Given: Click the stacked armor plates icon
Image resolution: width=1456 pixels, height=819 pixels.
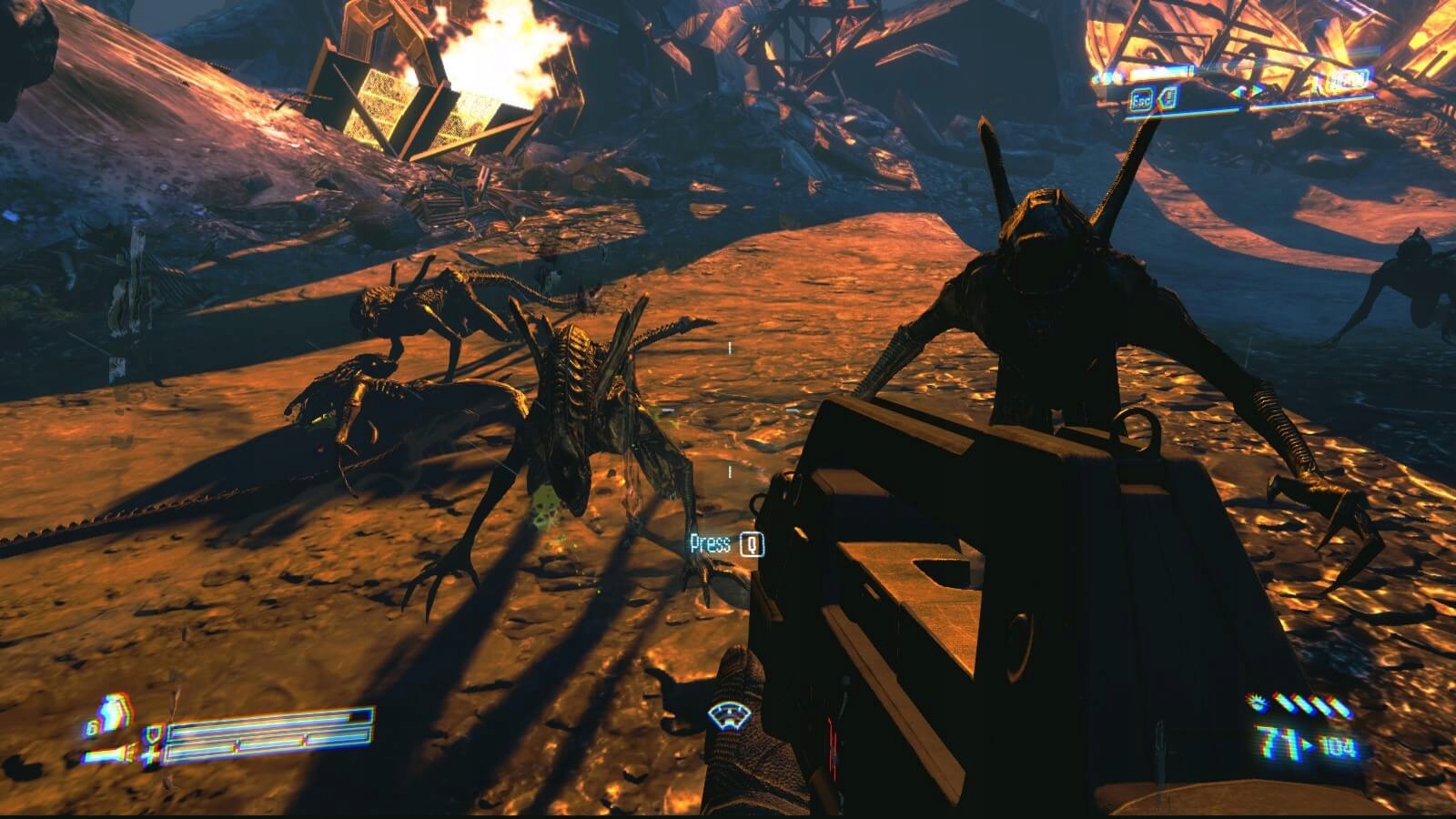Looking at the screenshot, I should (x=113, y=713).
